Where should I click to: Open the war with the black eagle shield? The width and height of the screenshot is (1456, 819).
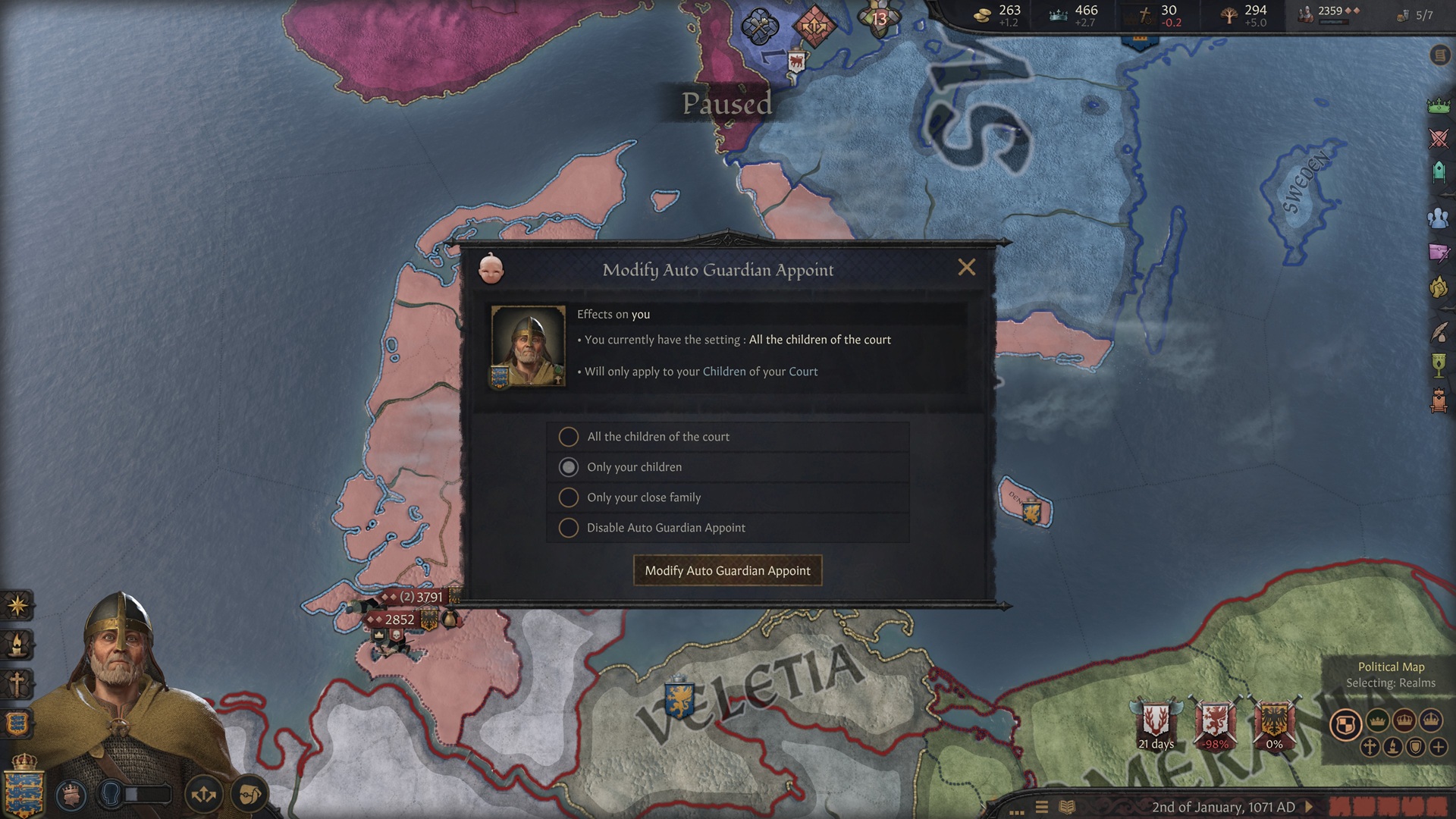coord(1274,722)
